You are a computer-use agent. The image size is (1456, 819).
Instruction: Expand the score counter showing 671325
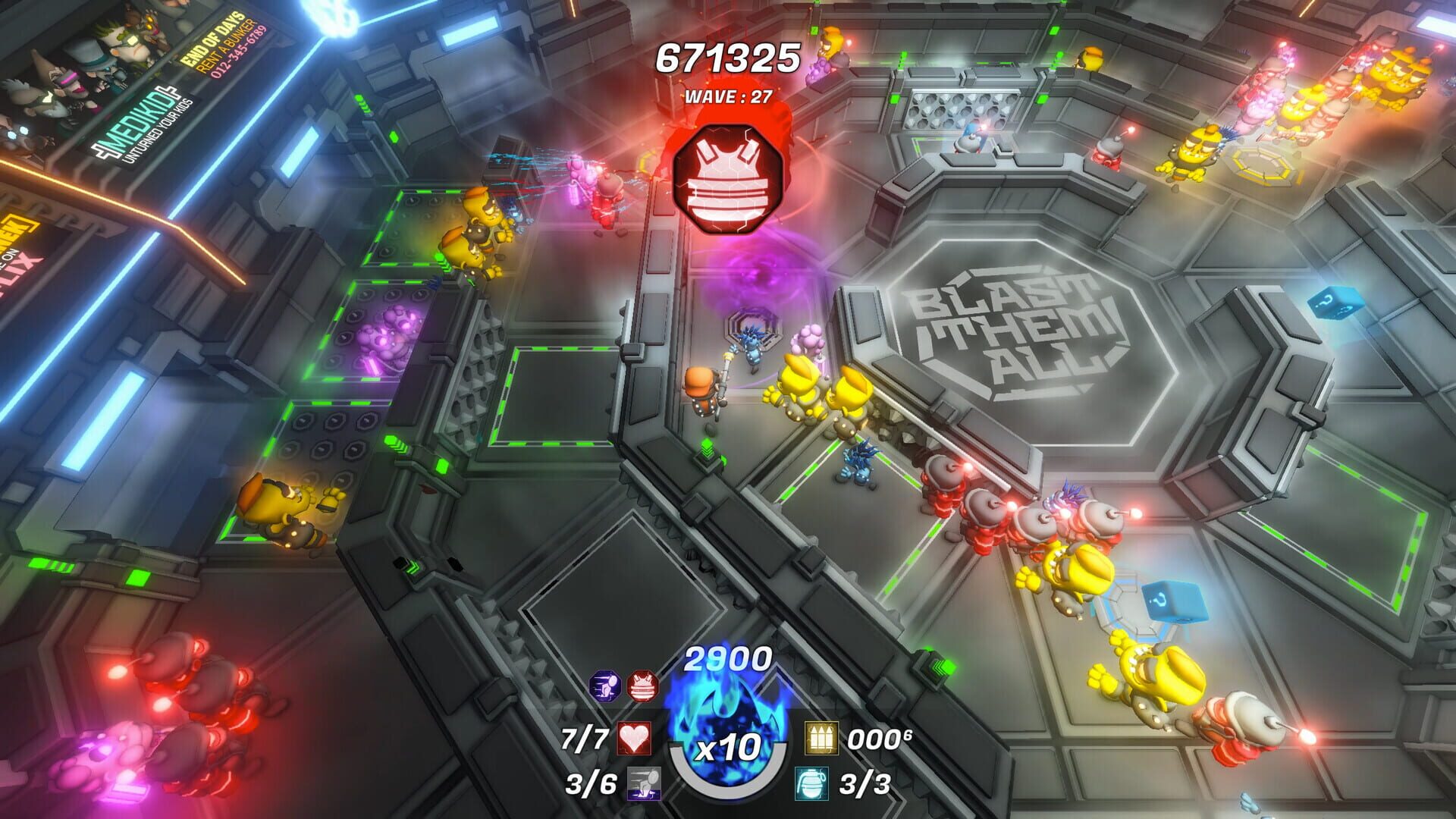(726, 55)
